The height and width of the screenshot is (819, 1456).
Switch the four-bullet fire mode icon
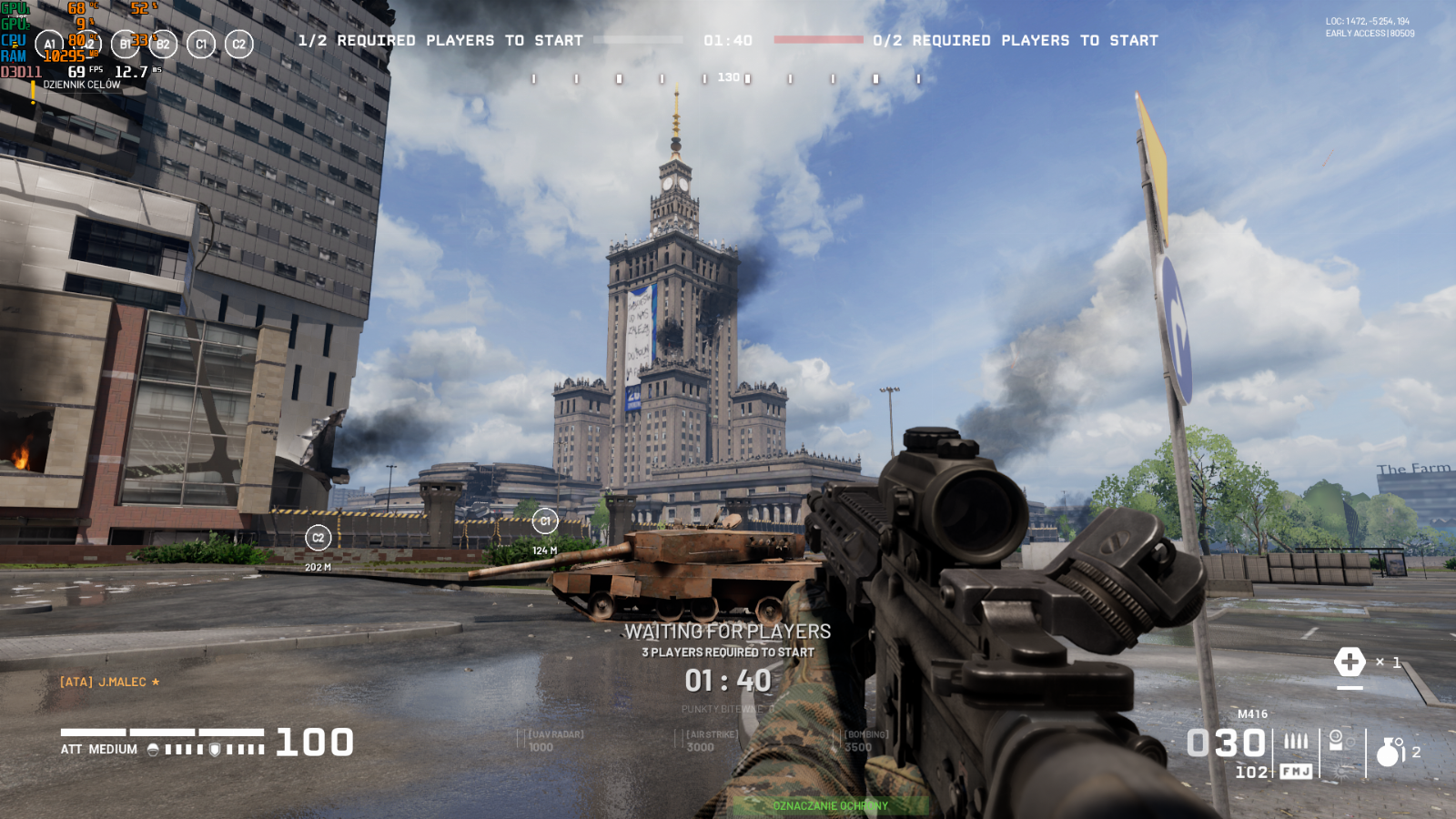(x=1296, y=741)
